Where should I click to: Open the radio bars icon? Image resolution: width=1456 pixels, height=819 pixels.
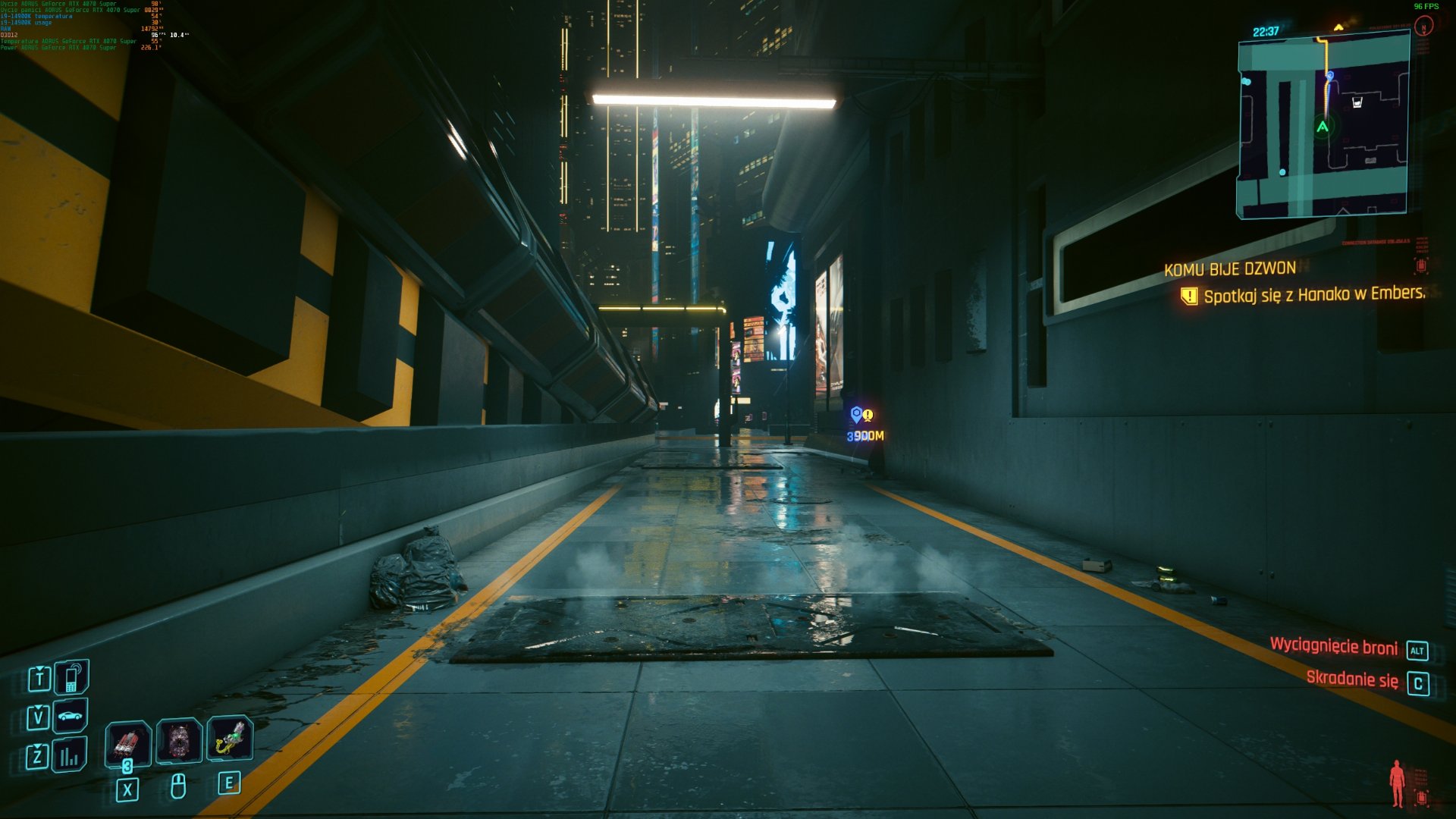70,755
